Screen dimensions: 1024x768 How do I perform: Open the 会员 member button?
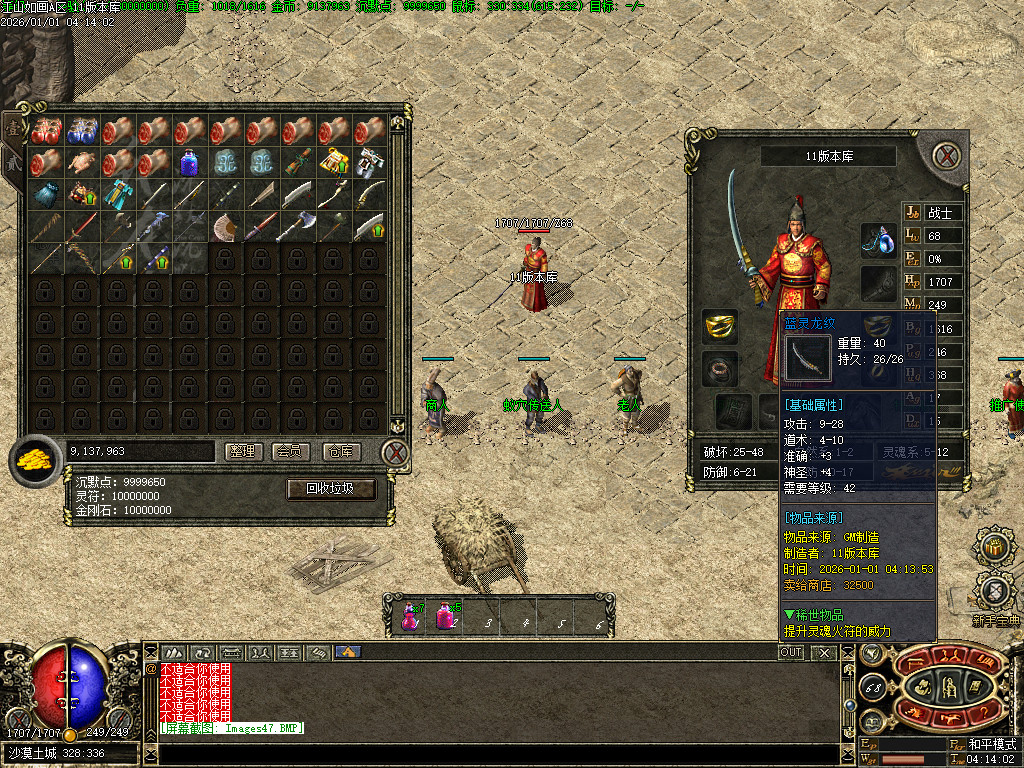(x=290, y=452)
